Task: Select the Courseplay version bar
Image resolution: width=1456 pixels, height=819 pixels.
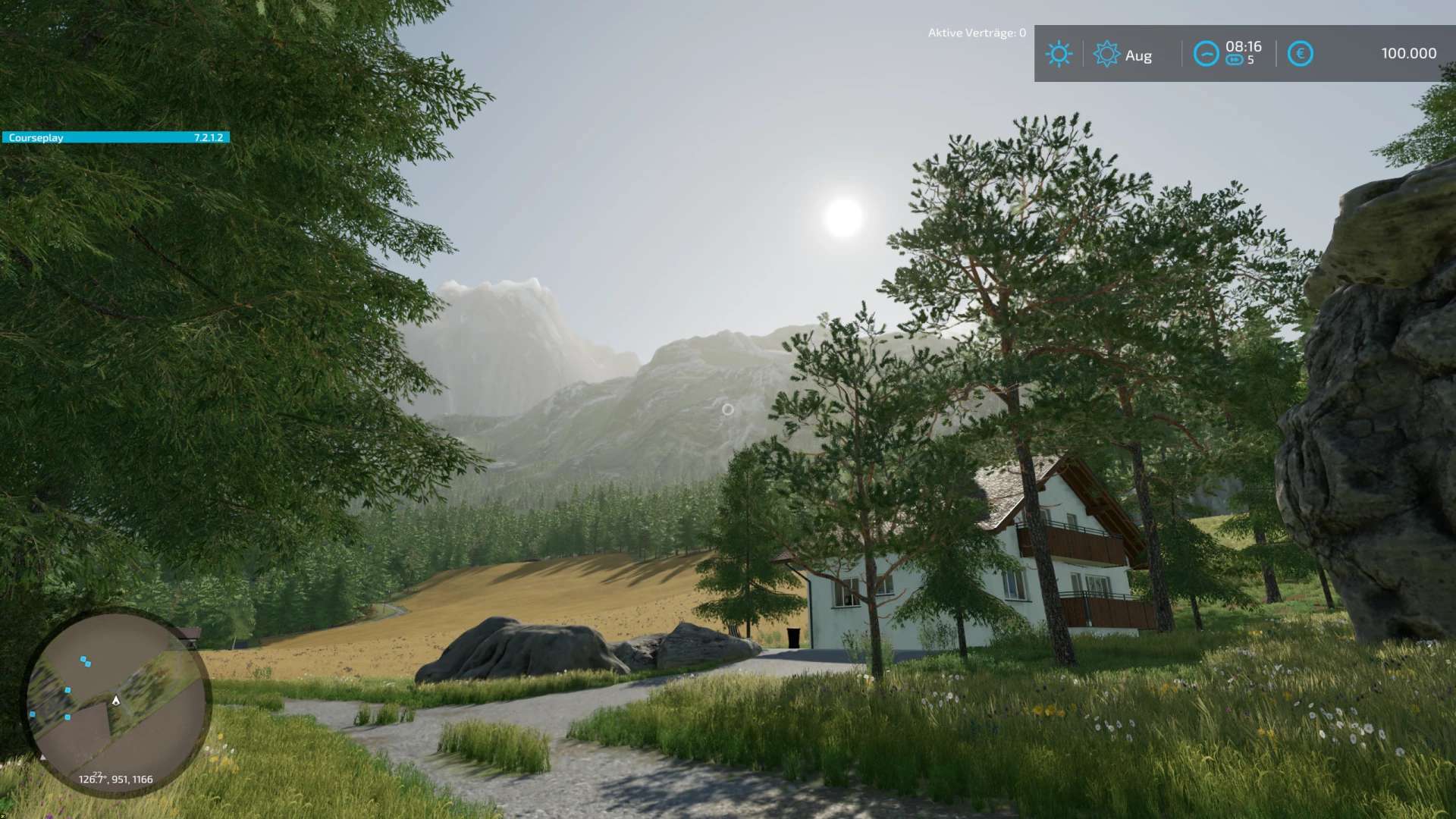Action: coord(115,137)
